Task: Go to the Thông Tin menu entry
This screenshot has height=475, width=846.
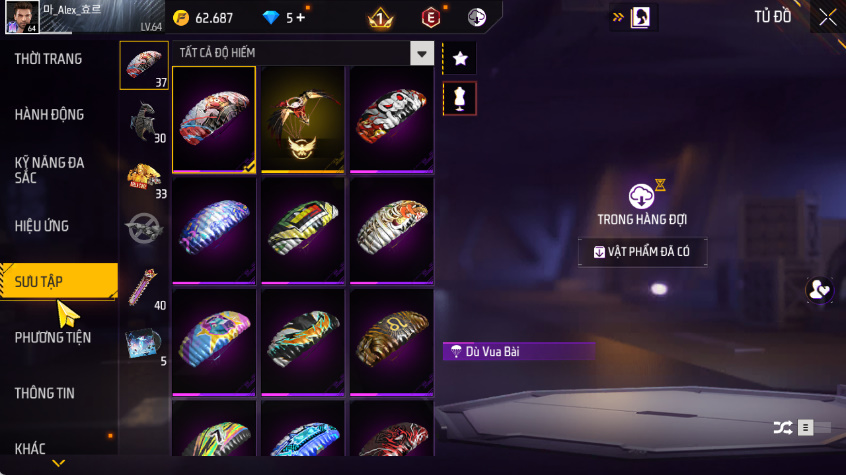Action: click(45, 393)
